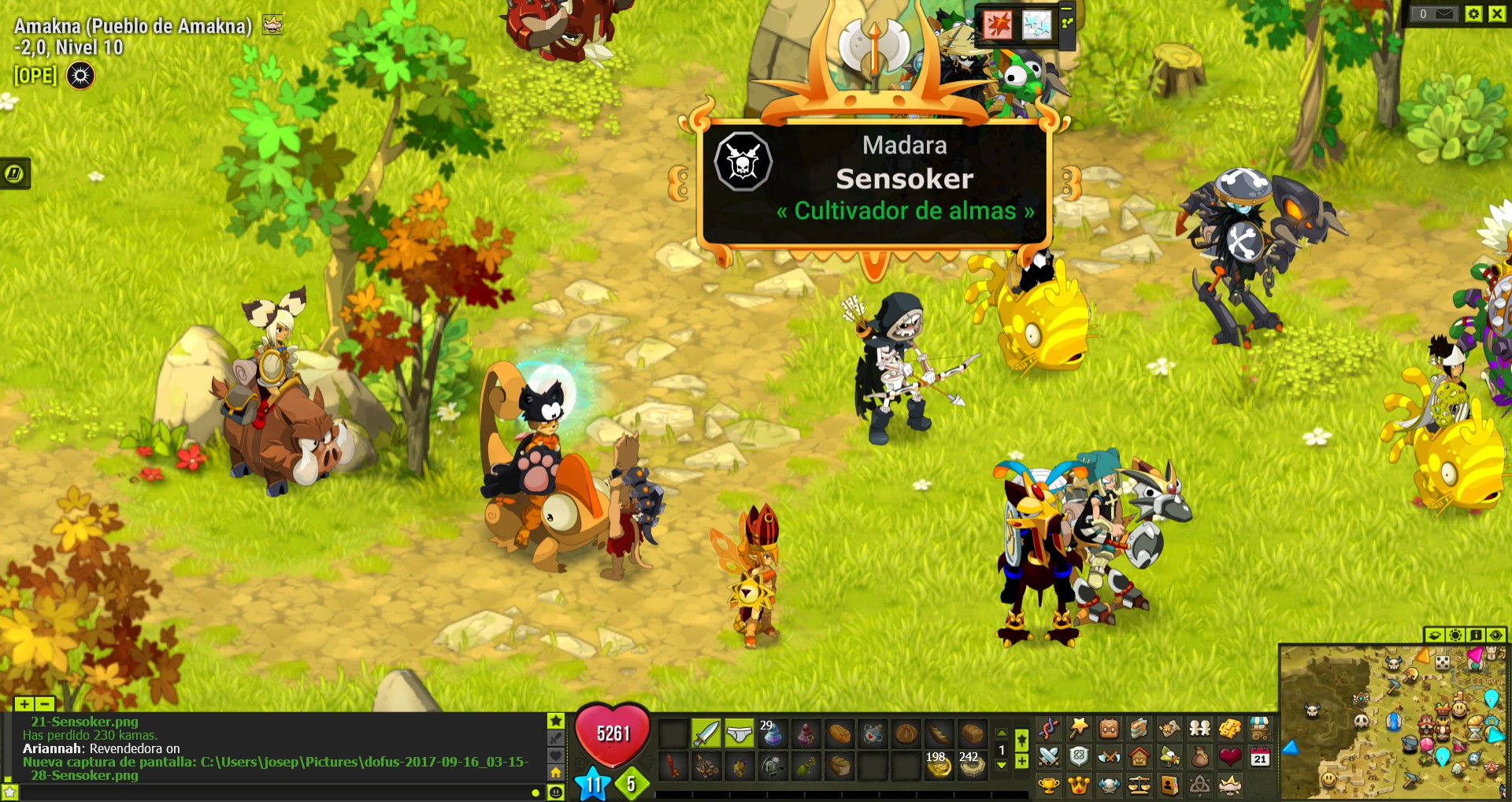The height and width of the screenshot is (802, 1512).
Task: Open the mail envelope showing 0
Action: click(x=1443, y=13)
